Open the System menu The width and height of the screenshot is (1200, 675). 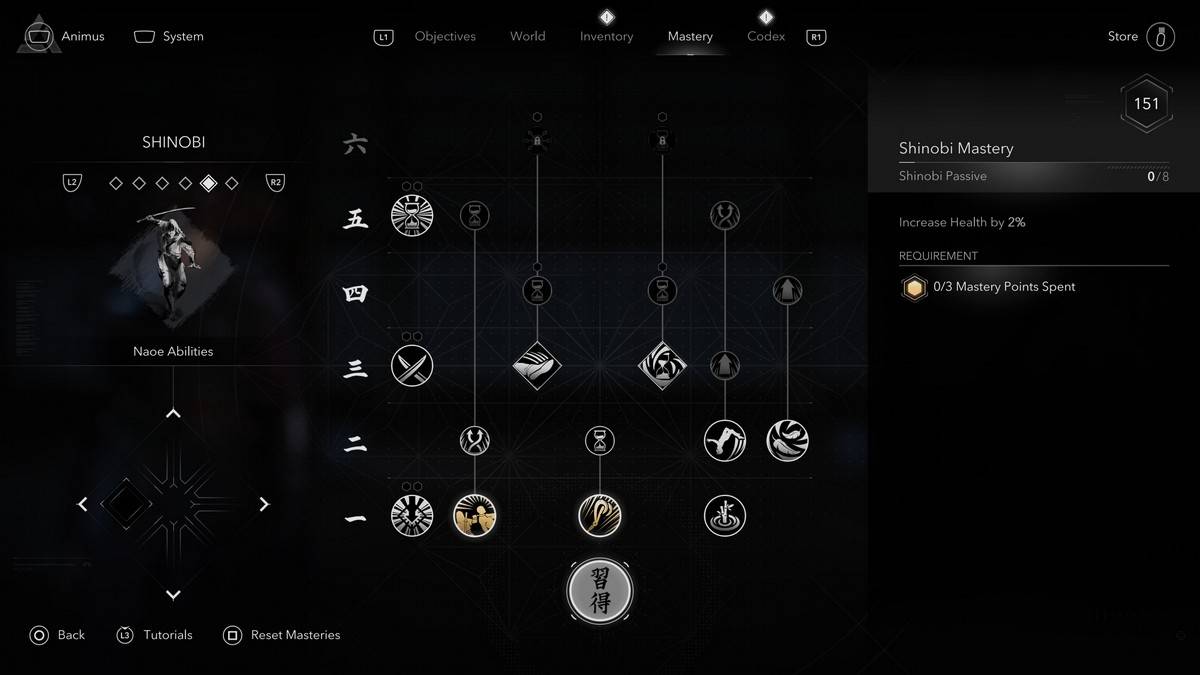point(169,36)
